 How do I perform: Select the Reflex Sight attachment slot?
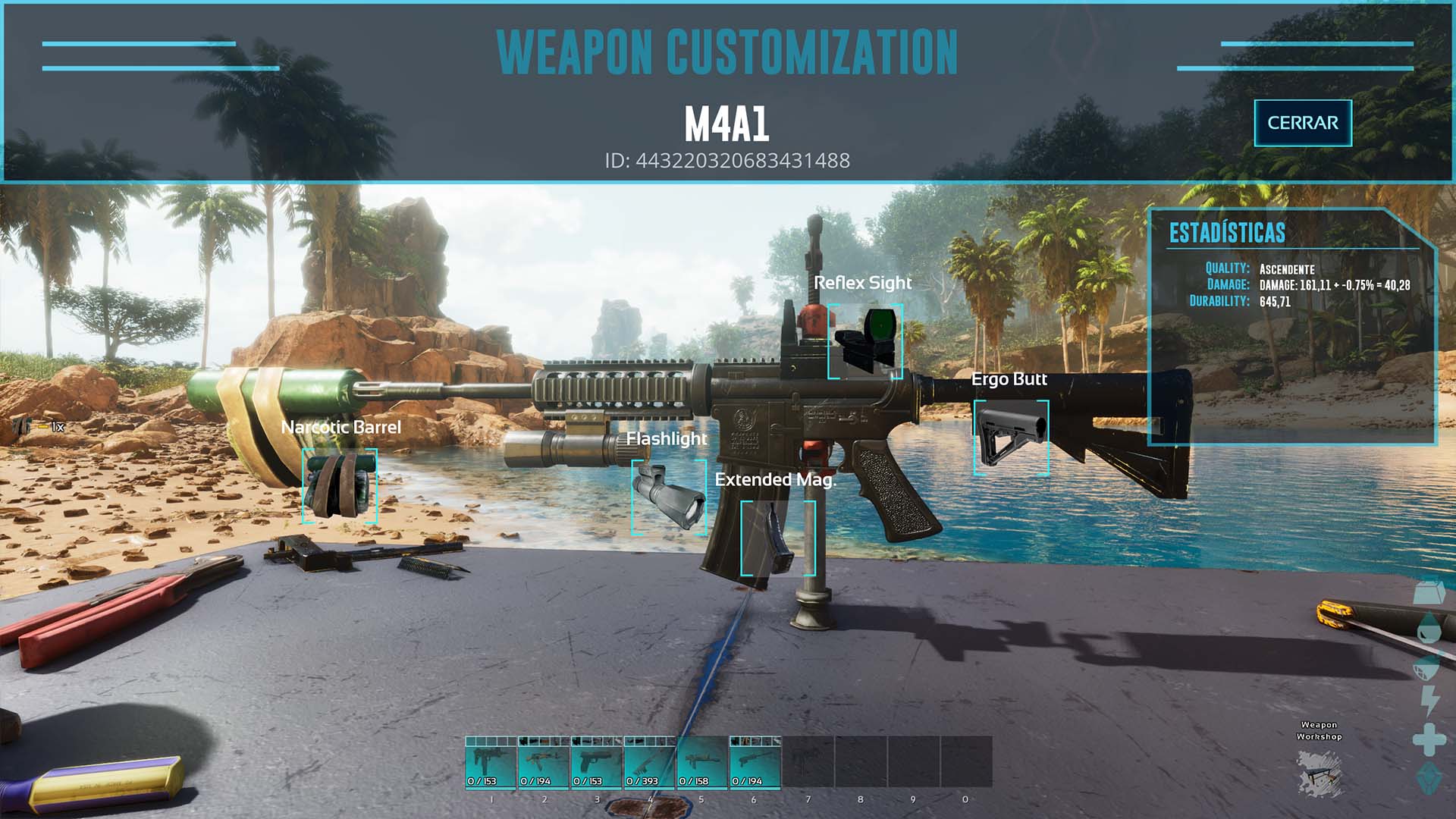[x=864, y=341]
